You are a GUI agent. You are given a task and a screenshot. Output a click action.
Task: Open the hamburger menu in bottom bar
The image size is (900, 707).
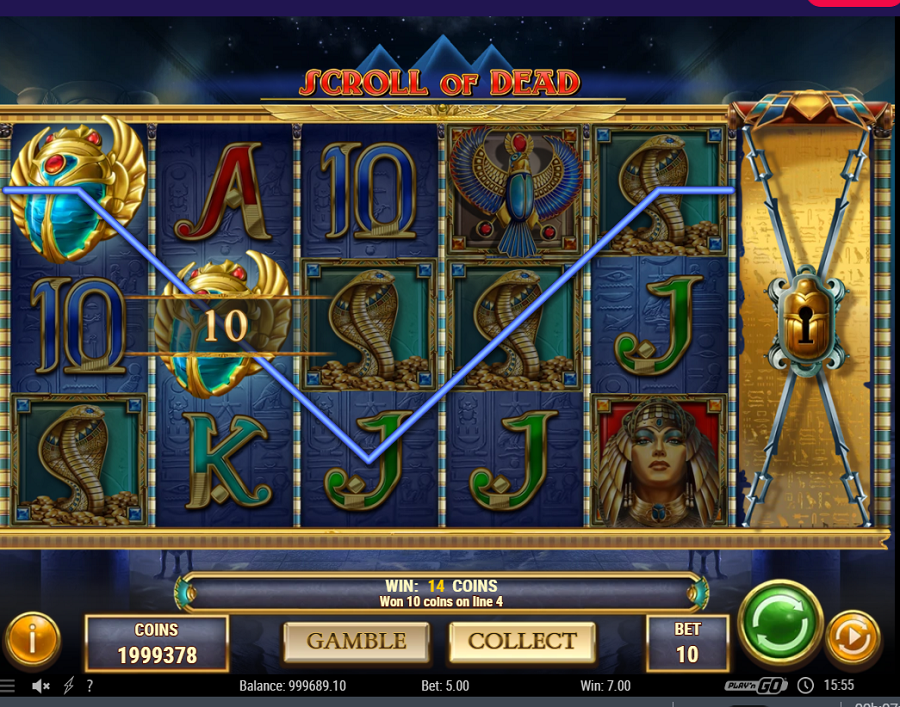(x=8, y=686)
